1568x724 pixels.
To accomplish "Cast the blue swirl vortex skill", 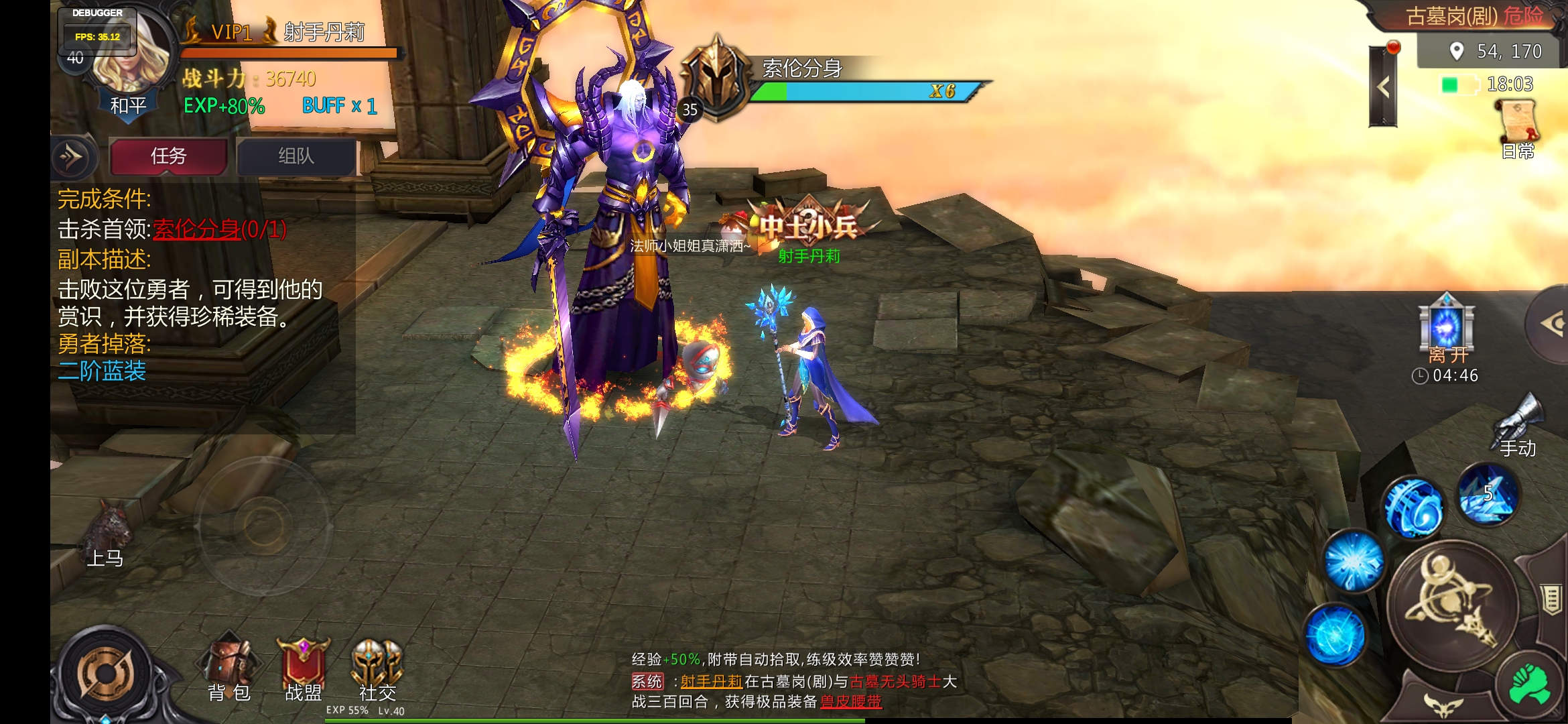I will (1413, 507).
